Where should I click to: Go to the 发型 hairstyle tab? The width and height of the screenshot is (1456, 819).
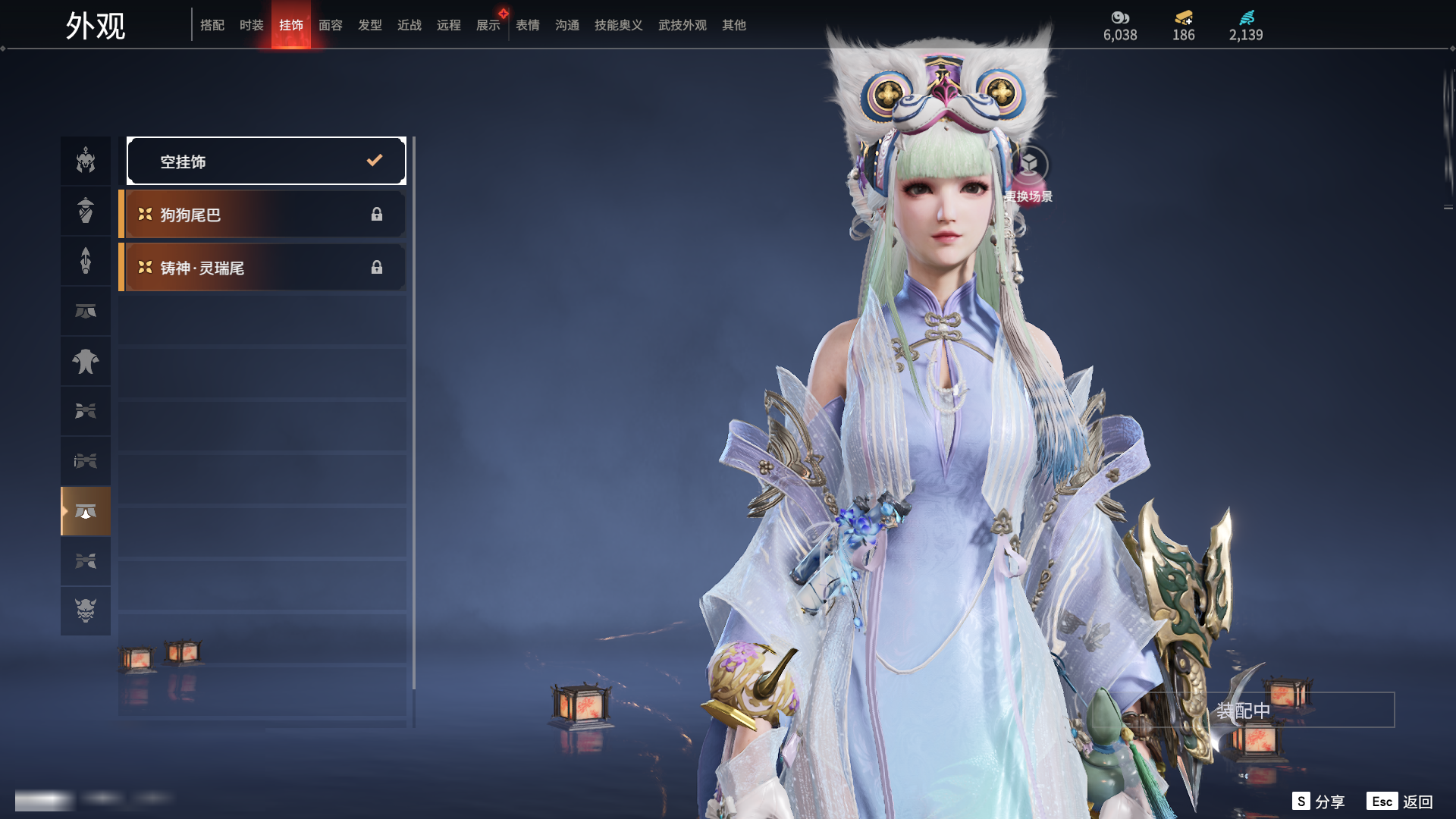(370, 25)
